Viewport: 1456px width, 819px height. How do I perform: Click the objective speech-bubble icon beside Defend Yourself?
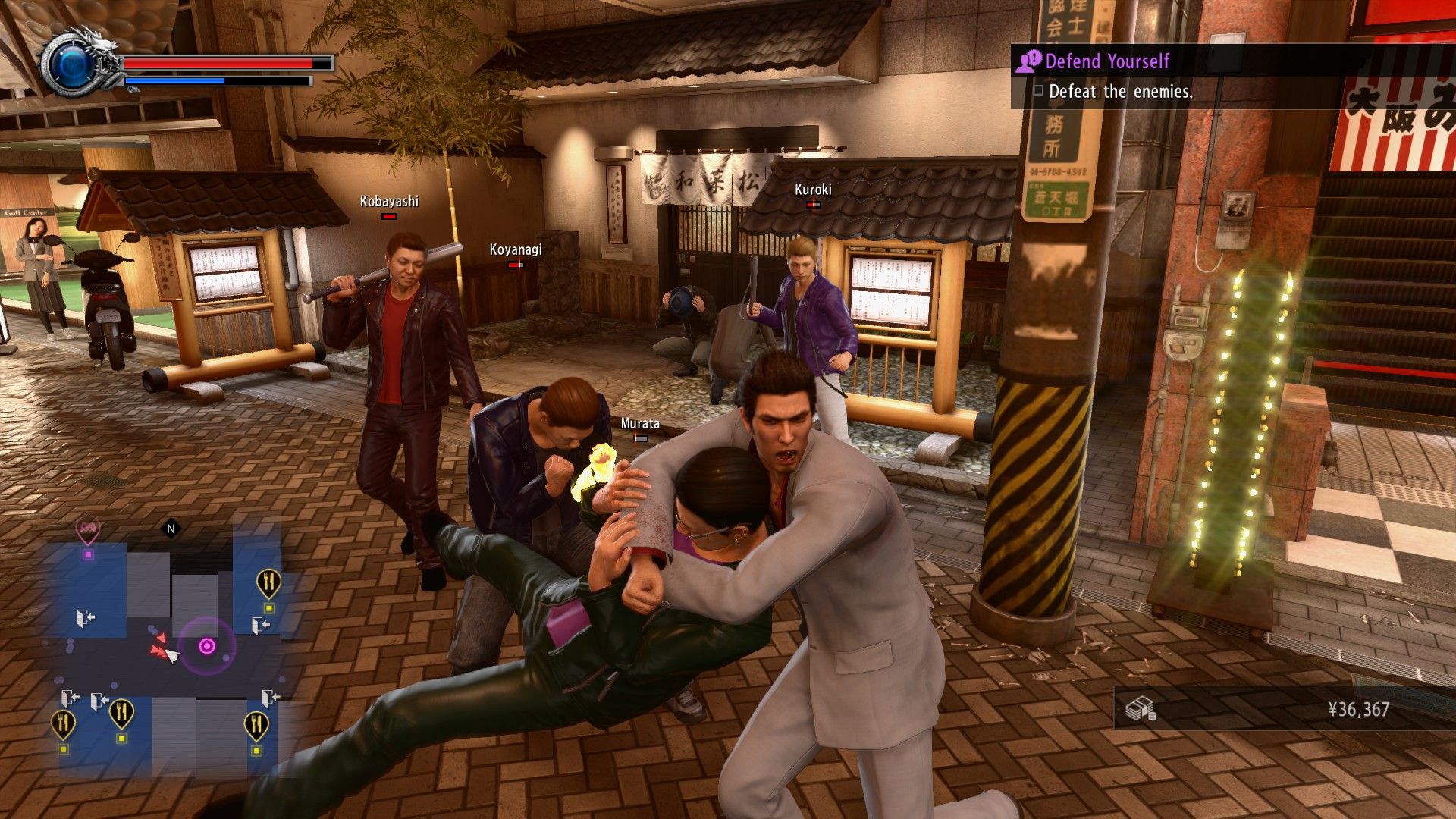[x=1028, y=61]
